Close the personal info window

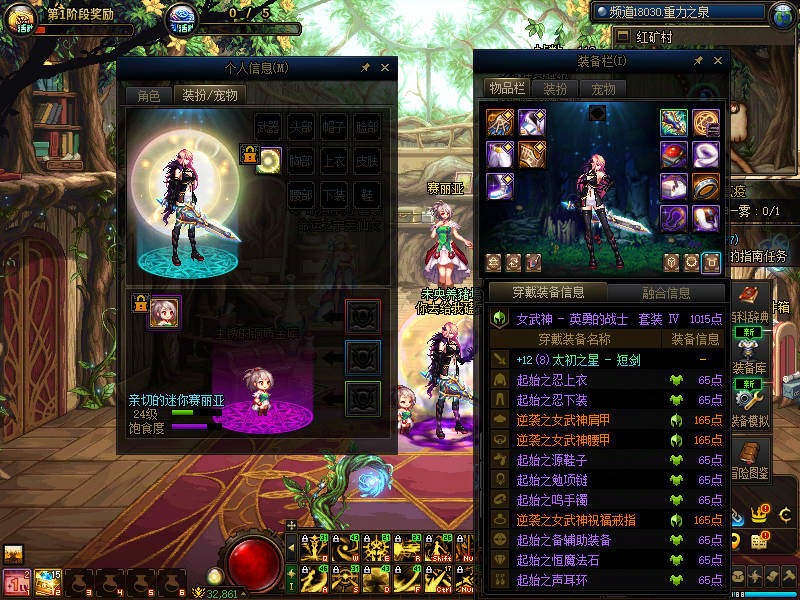384,68
